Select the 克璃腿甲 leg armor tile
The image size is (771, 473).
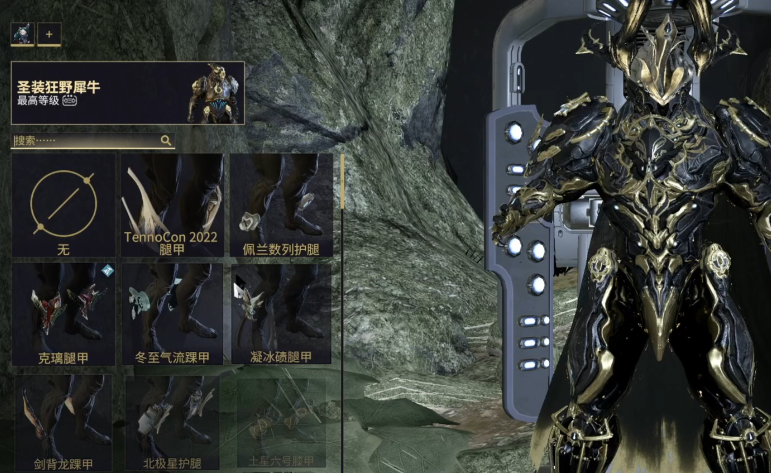pos(63,314)
